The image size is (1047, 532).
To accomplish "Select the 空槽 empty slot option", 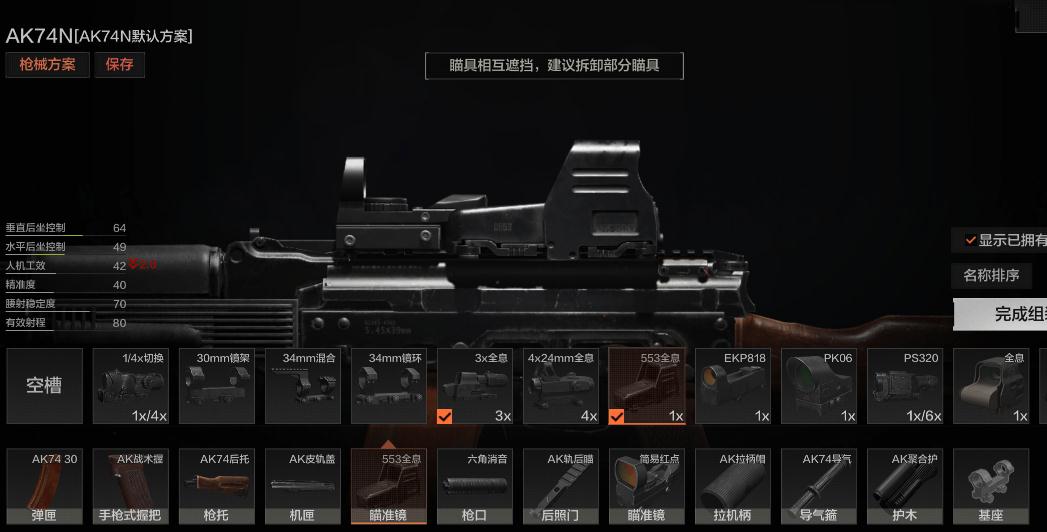I will pos(44,386).
